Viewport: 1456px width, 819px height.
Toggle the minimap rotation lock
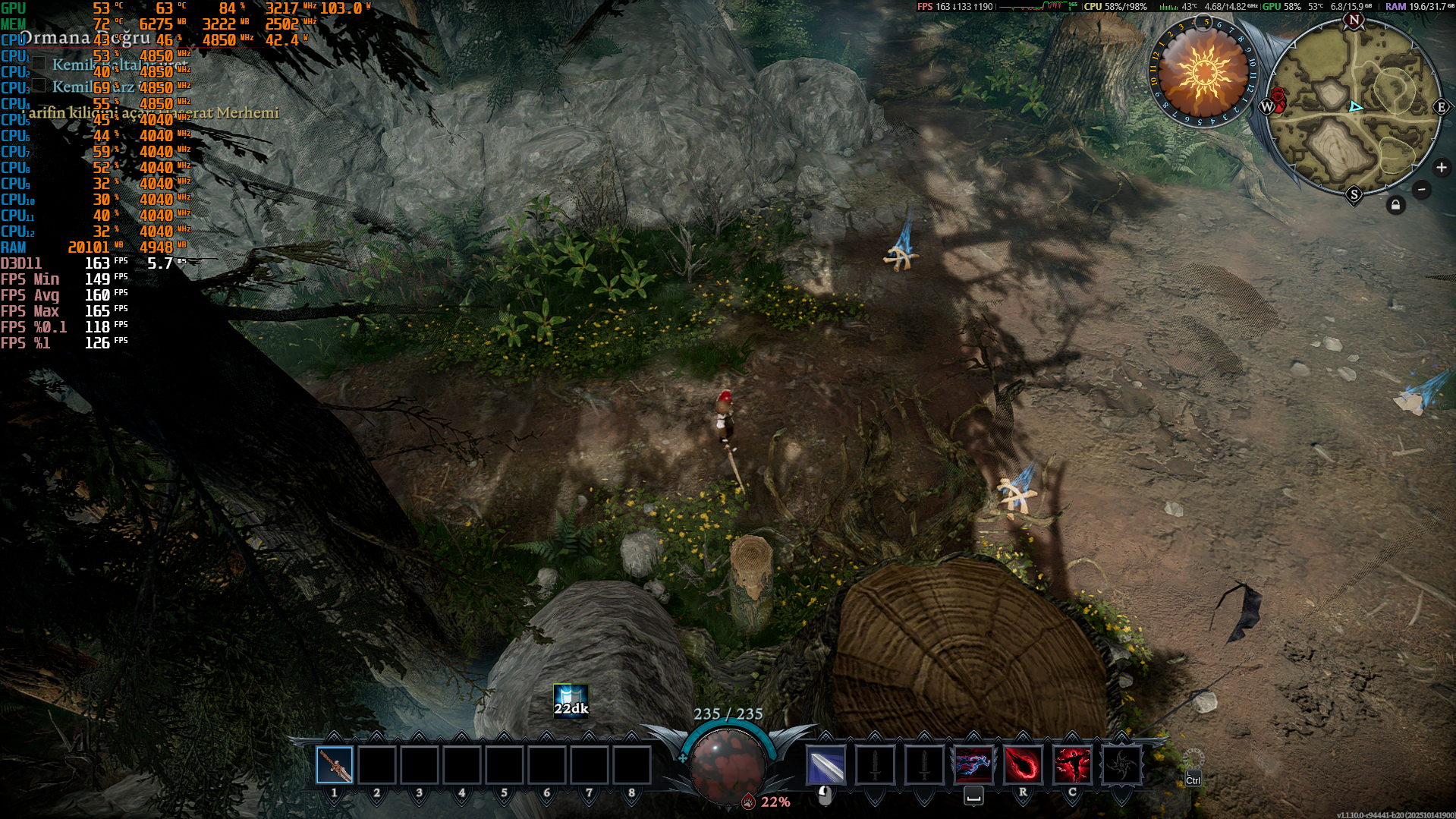click(1395, 205)
